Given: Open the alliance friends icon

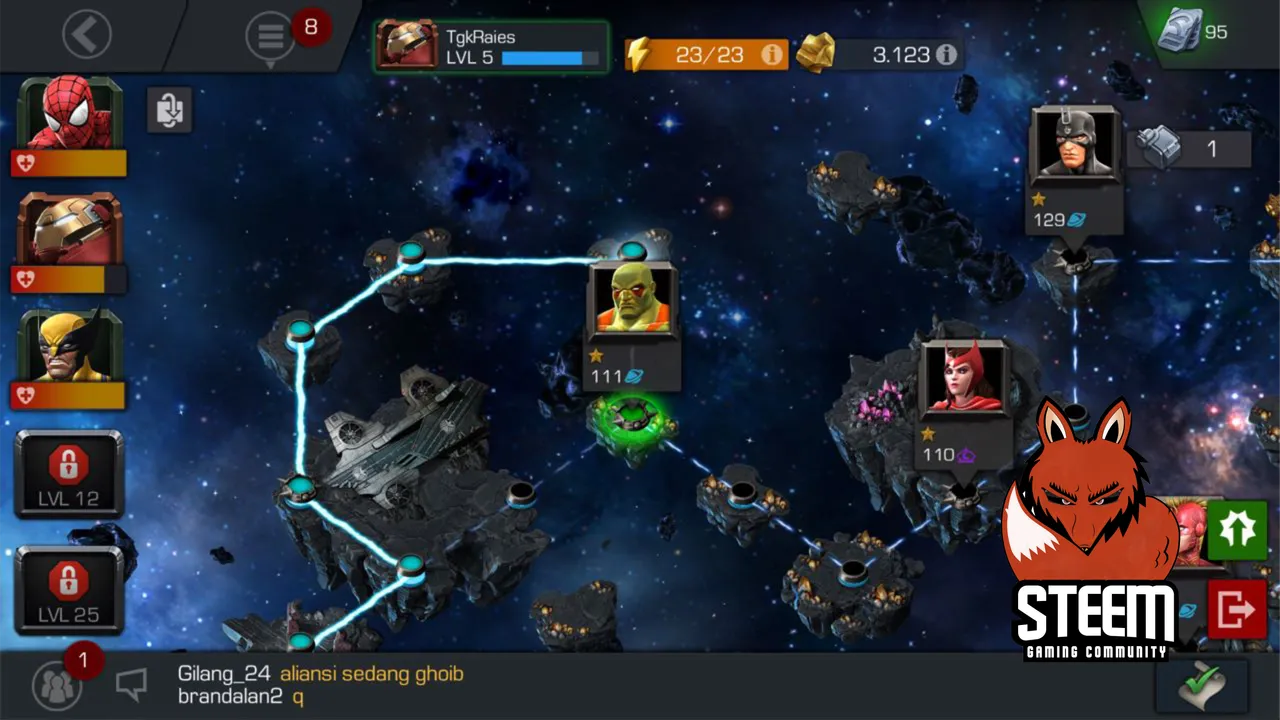Looking at the screenshot, I should (57, 685).
